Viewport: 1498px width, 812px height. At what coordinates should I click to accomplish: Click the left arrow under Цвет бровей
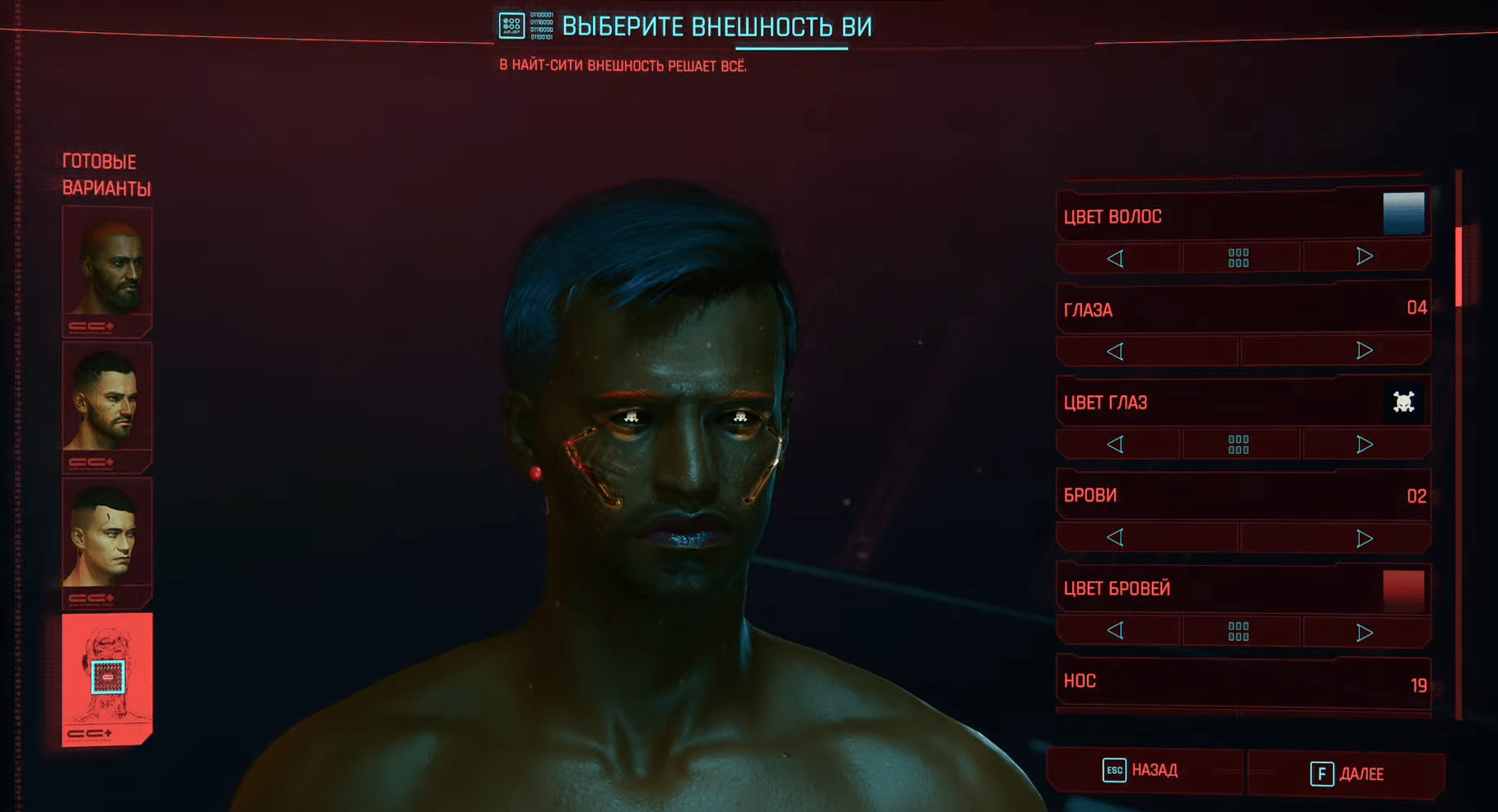pyautogui.click(x=1115, y=631)
